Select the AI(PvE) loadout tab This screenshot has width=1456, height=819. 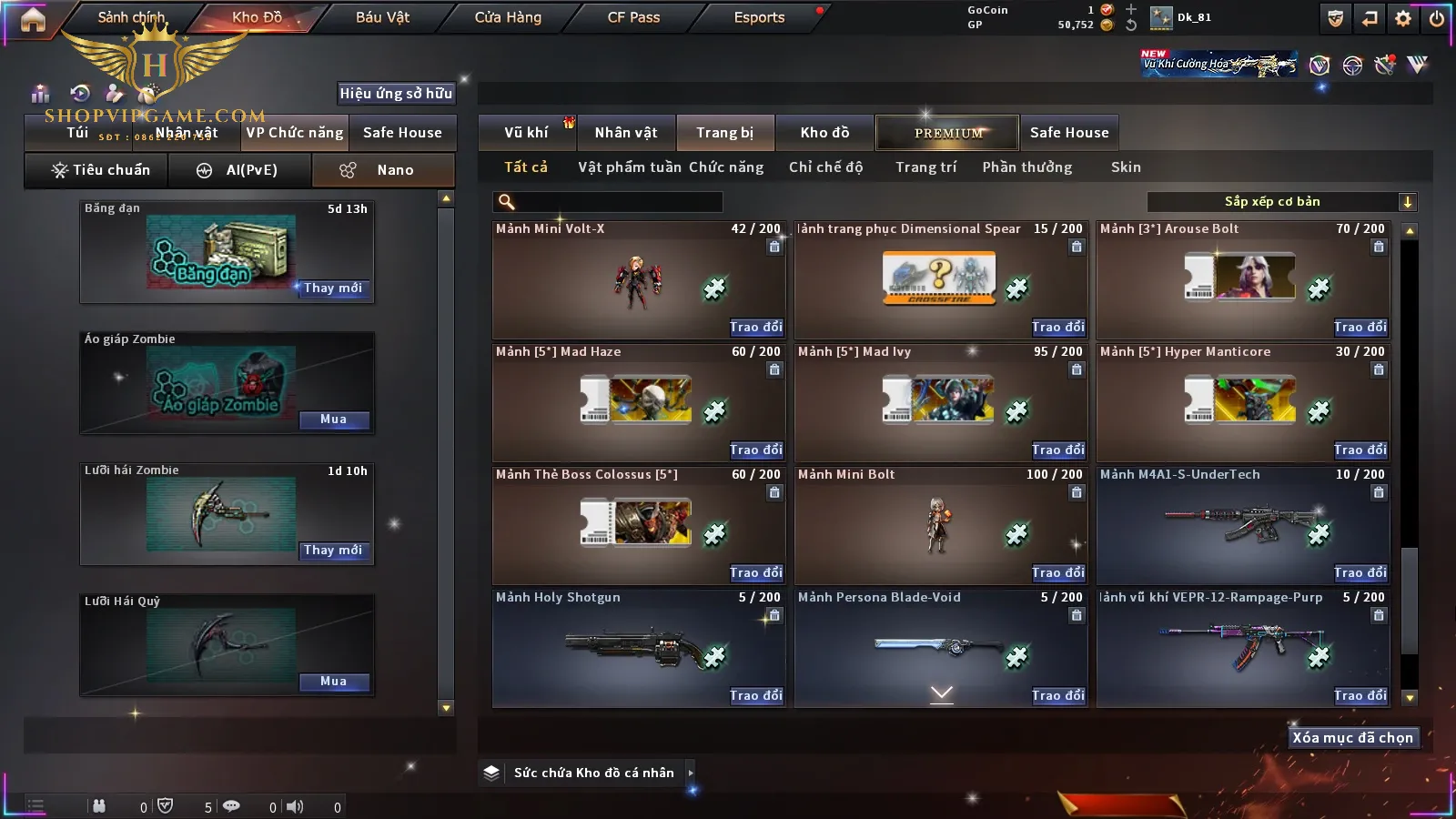pos(240,170)
